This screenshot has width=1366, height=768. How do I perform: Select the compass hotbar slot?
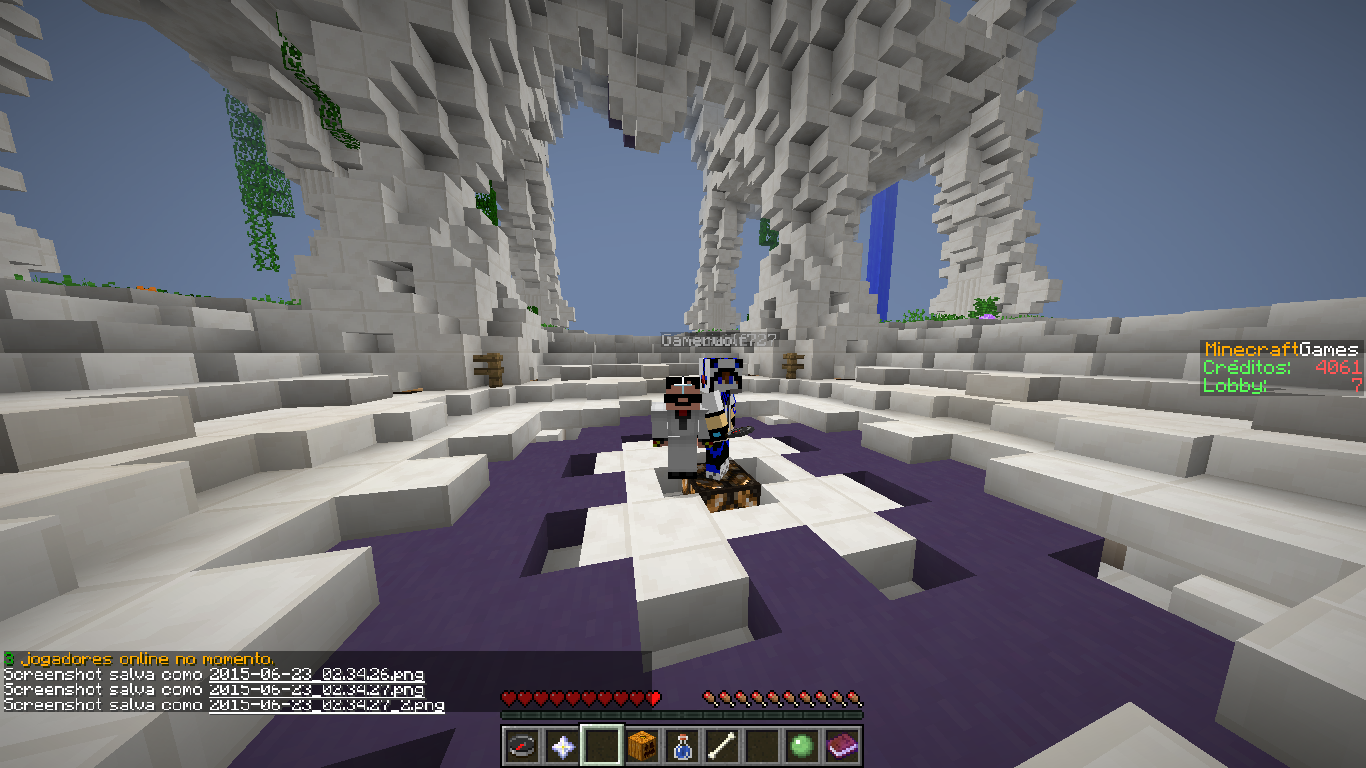coord(522,745)
